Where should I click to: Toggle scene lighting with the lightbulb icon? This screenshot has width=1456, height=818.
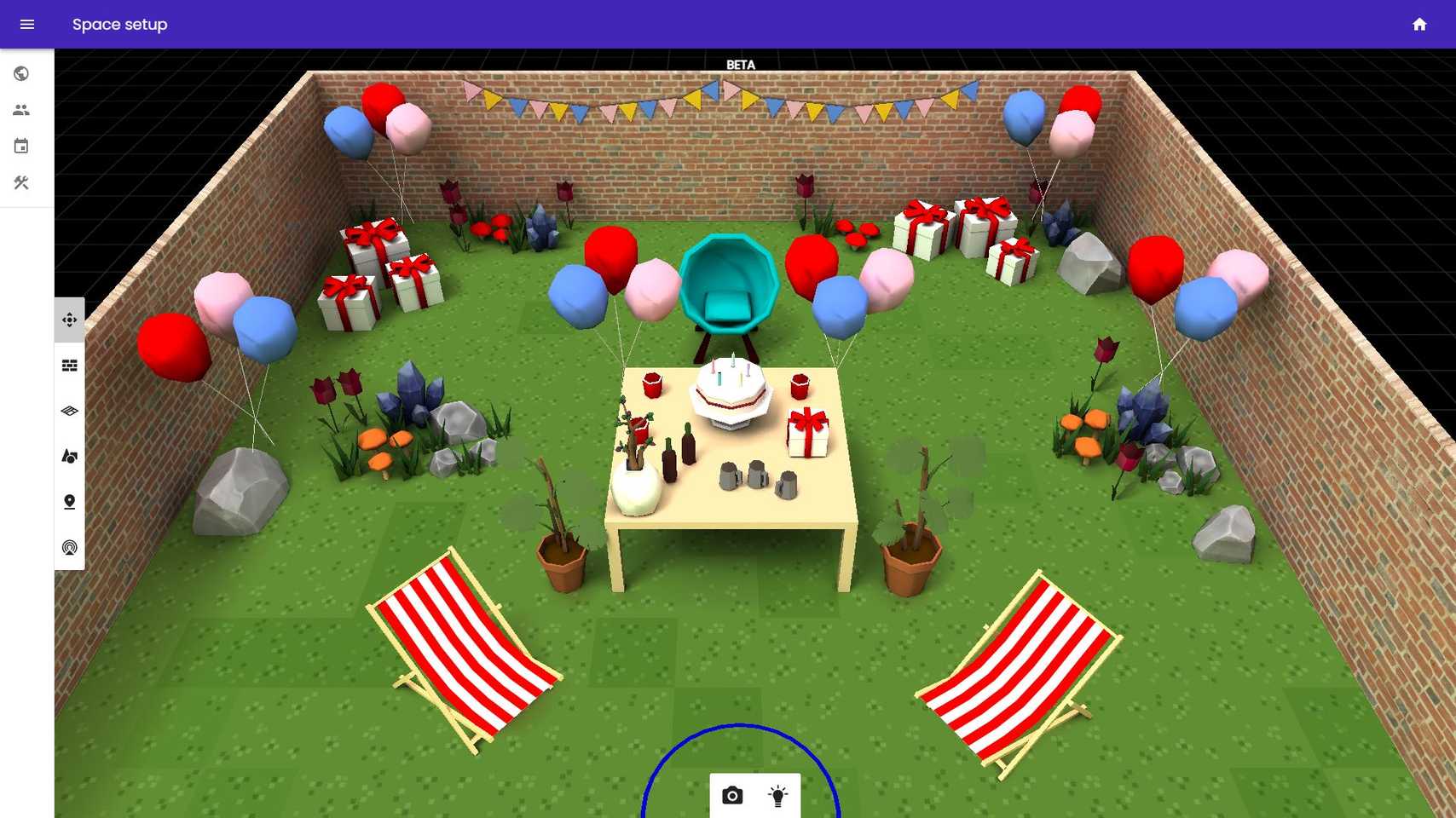[777, 794]
